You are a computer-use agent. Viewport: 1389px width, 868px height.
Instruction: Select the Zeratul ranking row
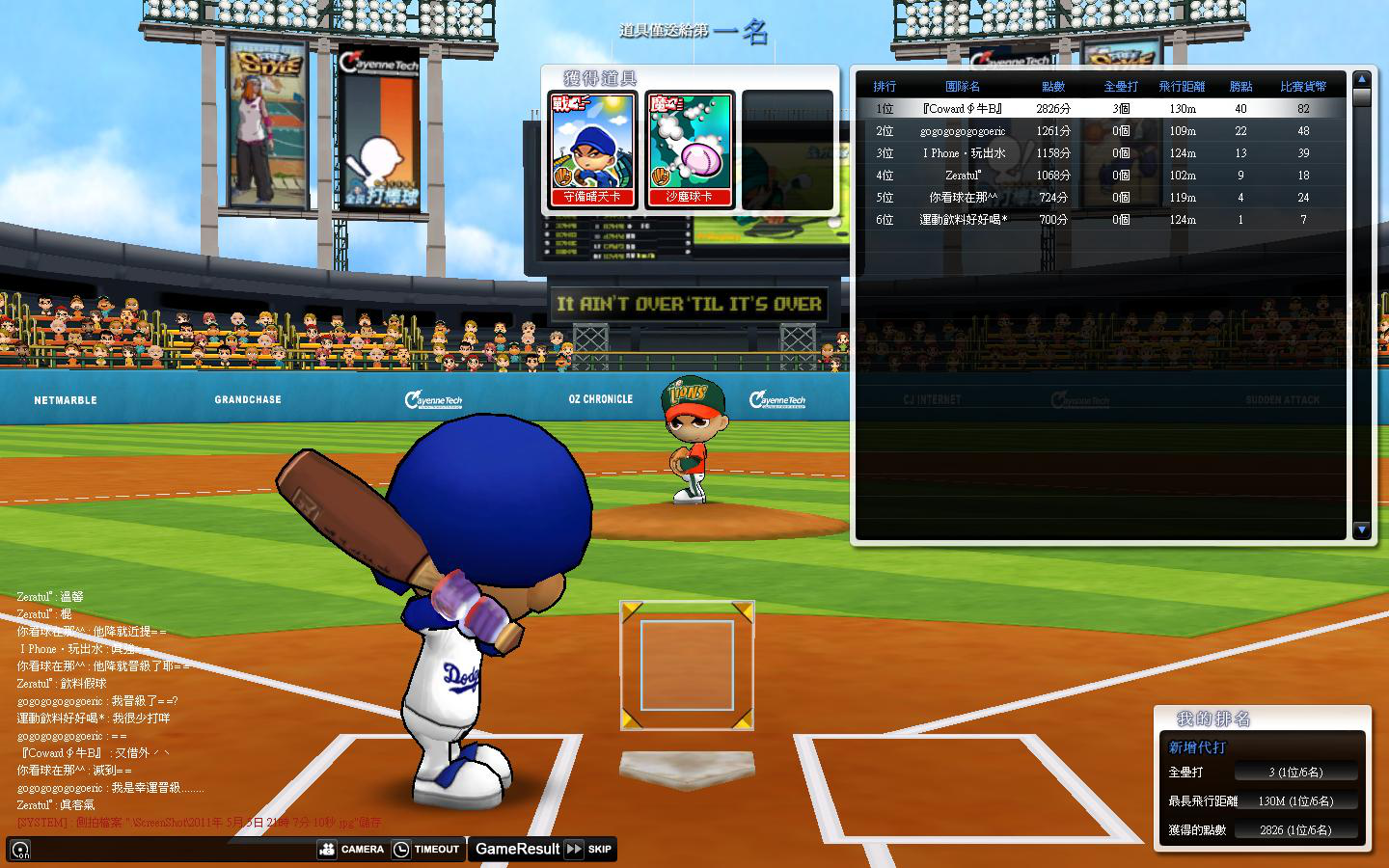click(x=1100, y=176)
